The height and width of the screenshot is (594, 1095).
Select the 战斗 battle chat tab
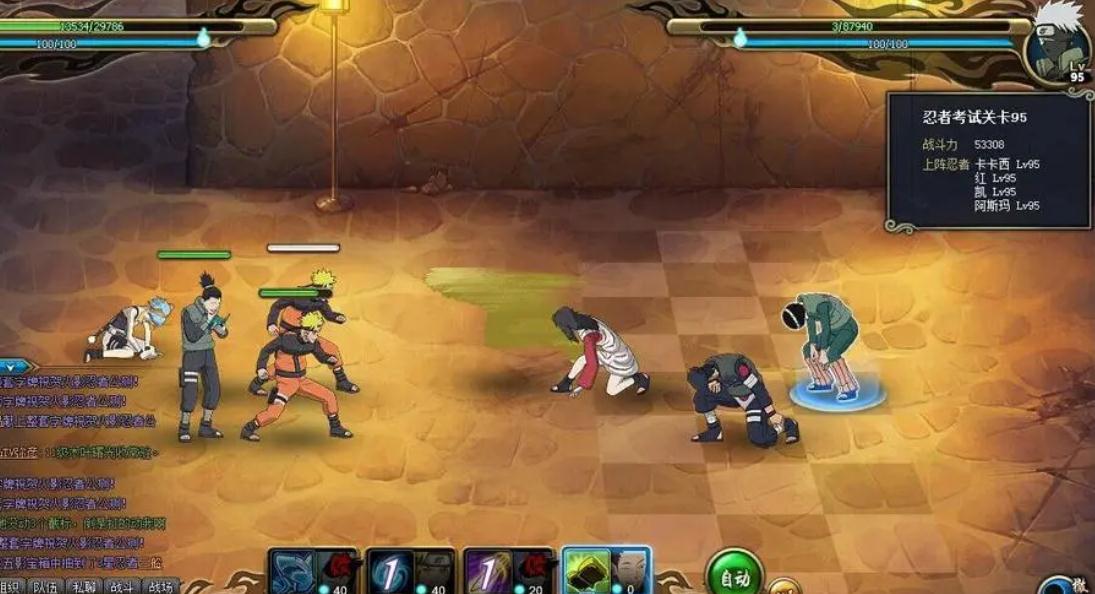point(122,587)
